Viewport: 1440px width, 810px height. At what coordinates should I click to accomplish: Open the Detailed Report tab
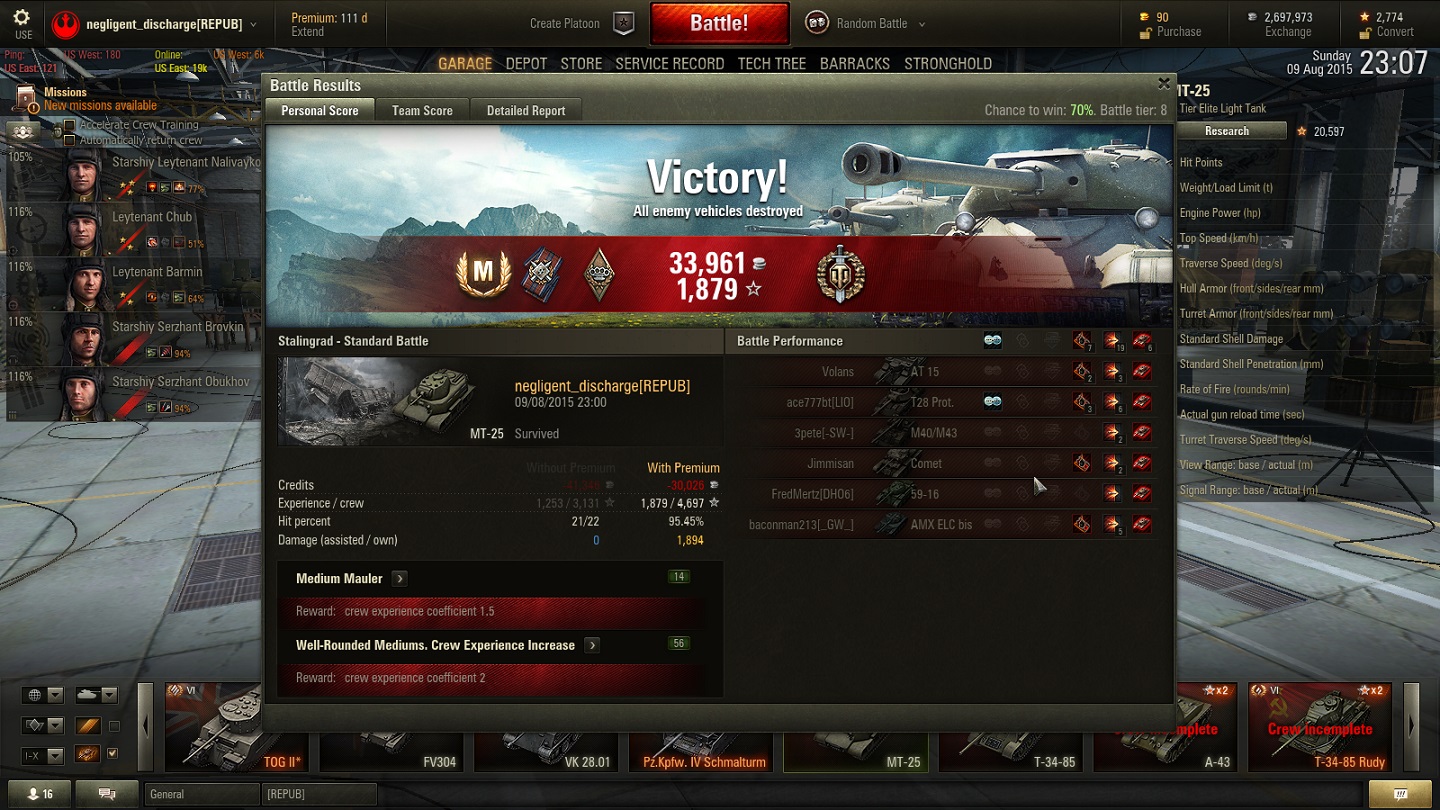[x=526, y=111]
